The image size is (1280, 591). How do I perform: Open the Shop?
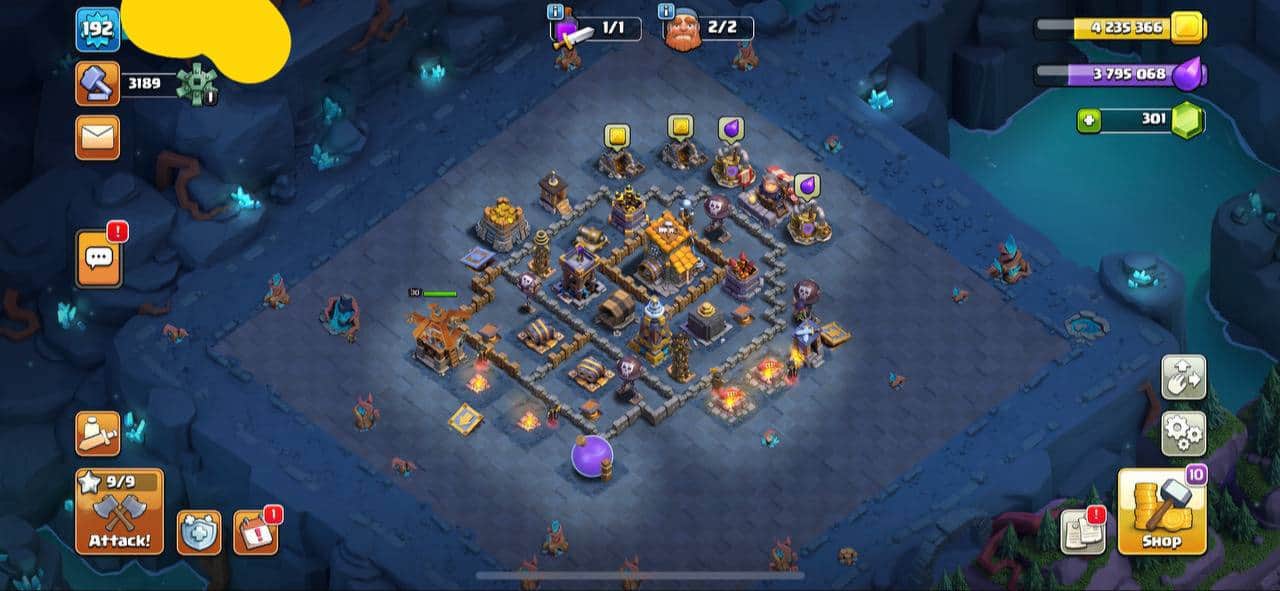[1161, 512]
